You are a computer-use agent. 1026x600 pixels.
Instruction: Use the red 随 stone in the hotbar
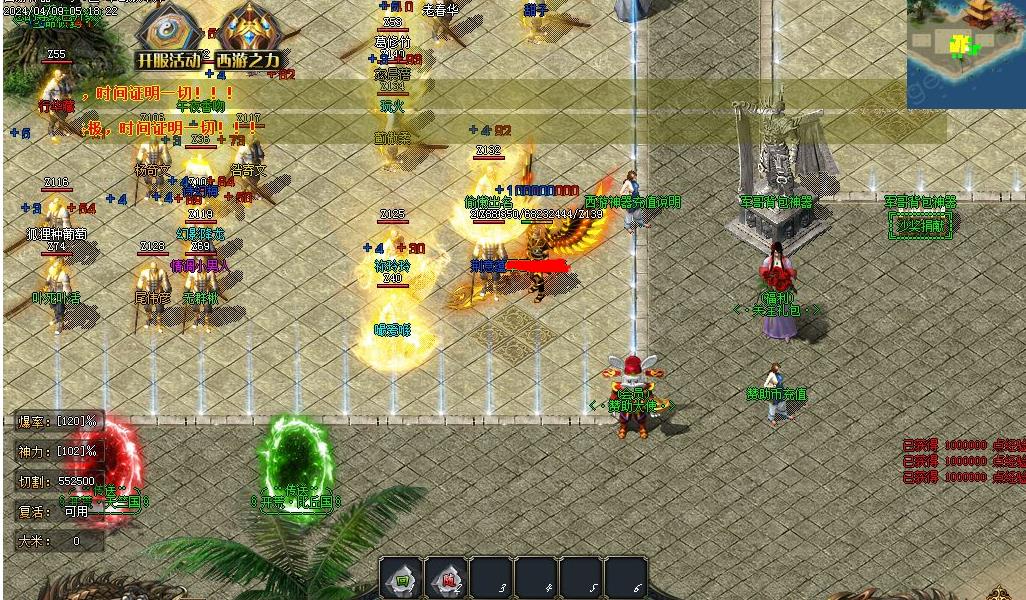point(446,579)
